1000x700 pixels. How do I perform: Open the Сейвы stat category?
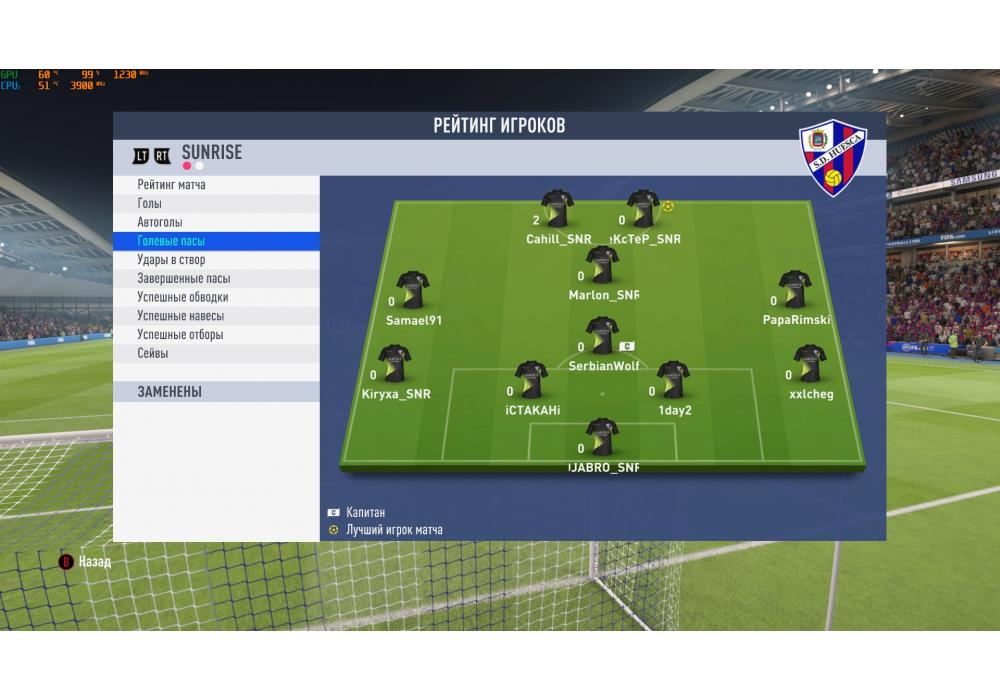[x=153, y=353]
